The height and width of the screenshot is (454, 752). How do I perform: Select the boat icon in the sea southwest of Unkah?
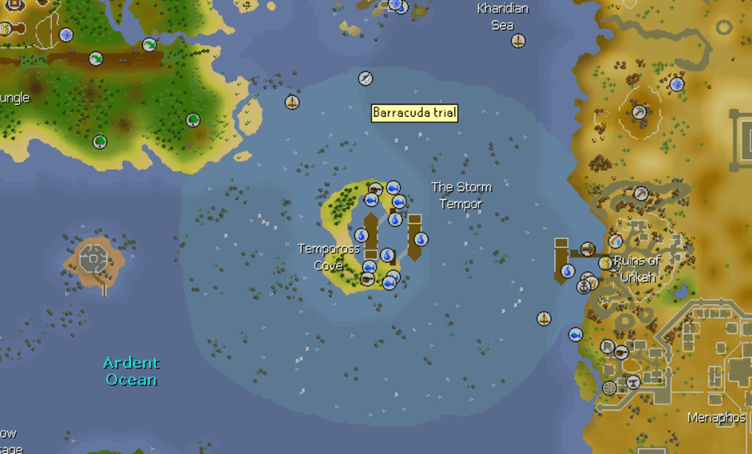544,319
